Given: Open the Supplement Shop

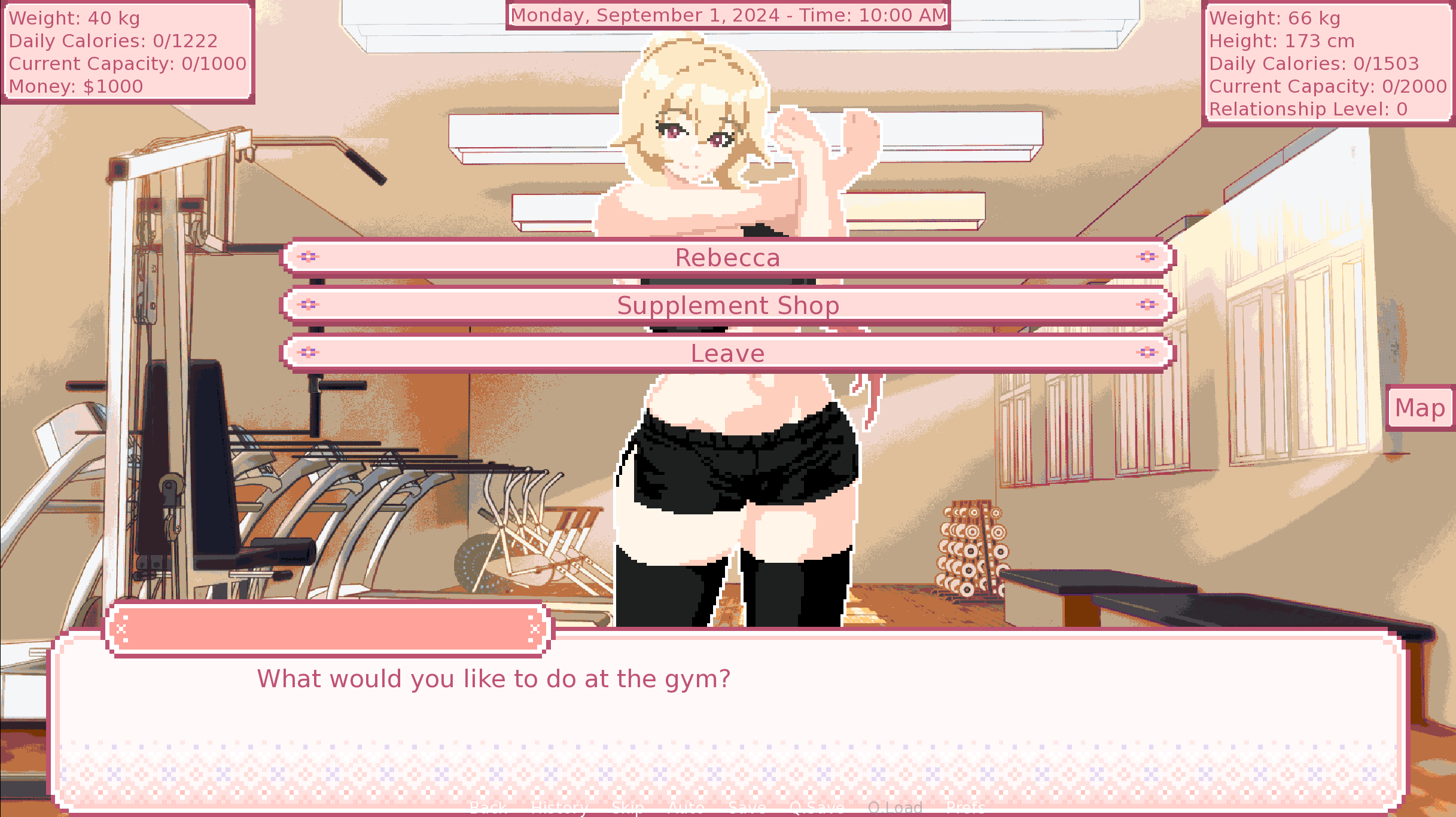Looking at the screenshot, I should point(727,305).
